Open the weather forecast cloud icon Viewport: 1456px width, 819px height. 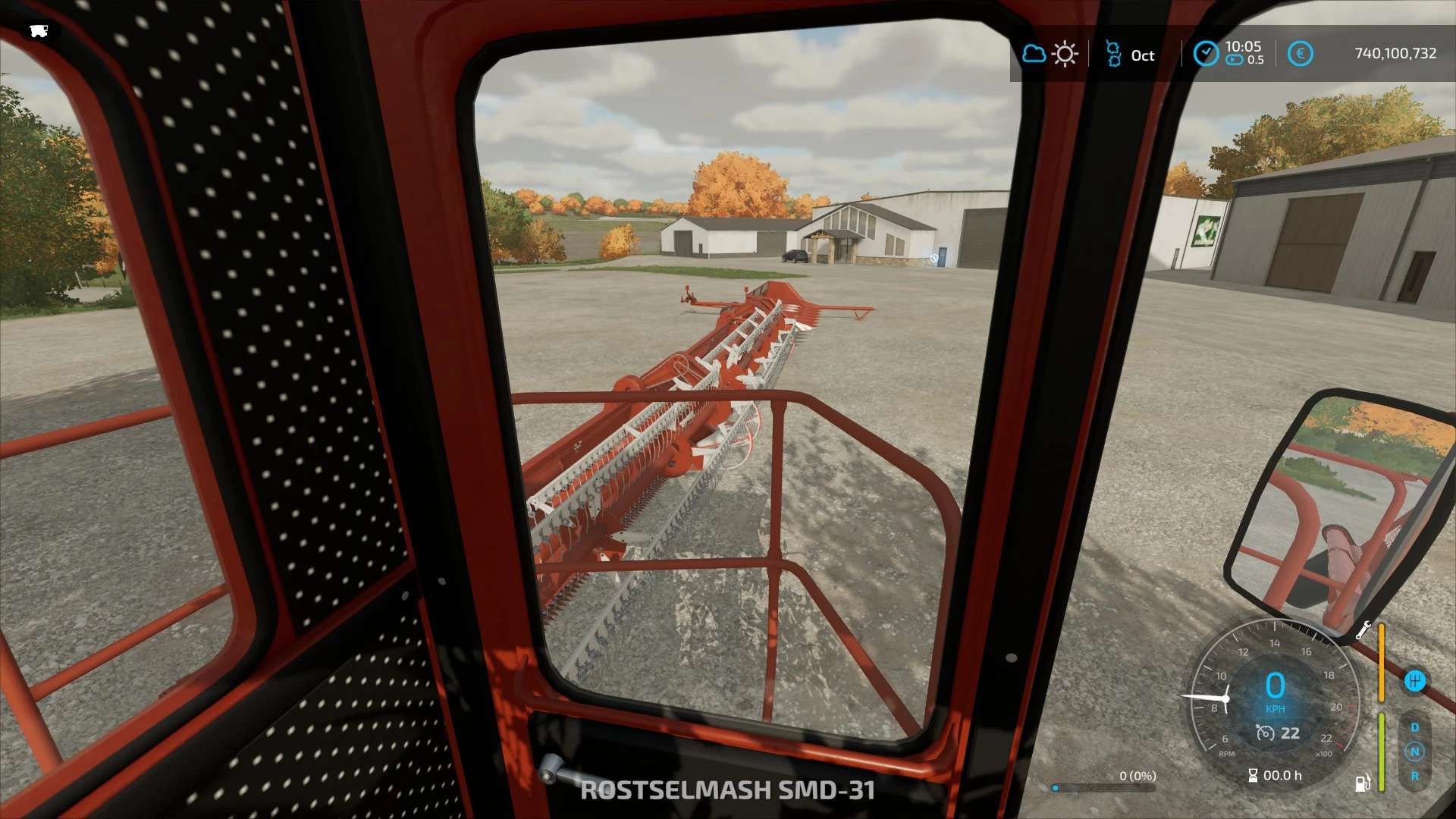(1034, 54)
